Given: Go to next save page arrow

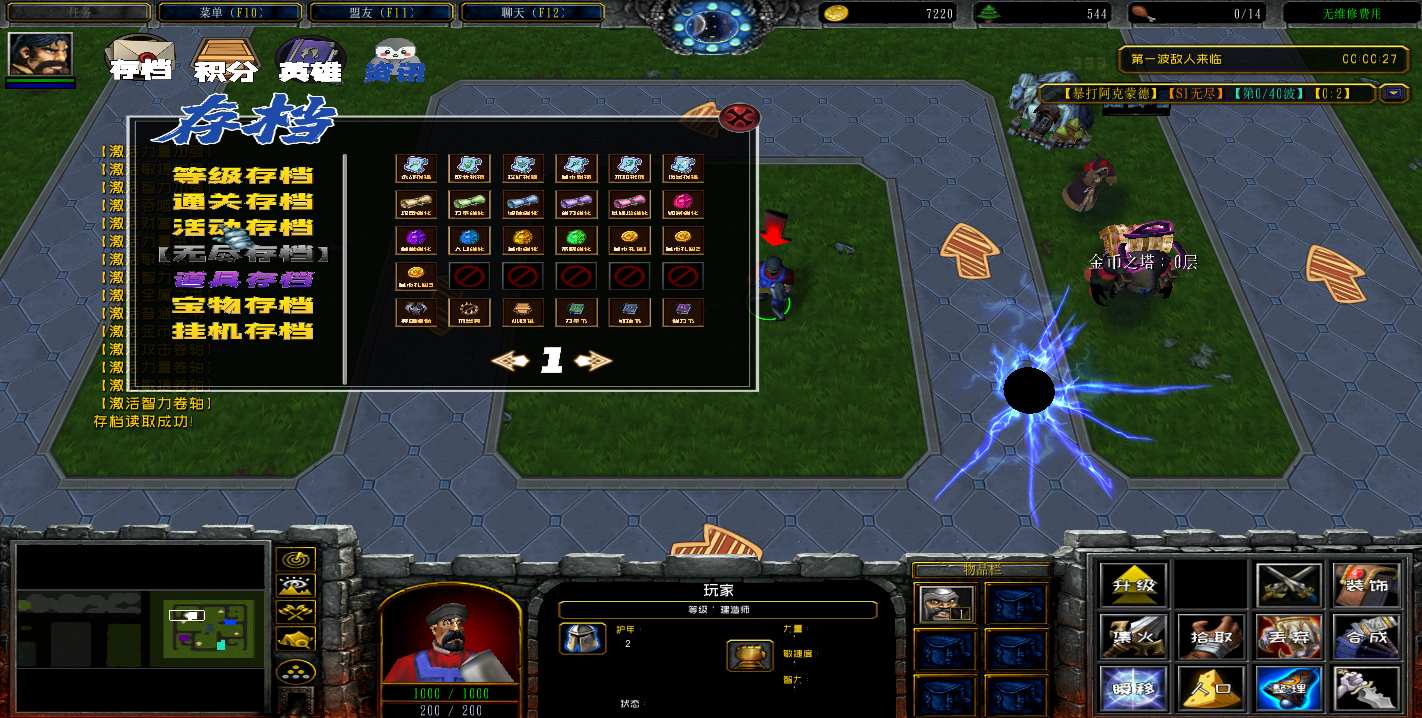Looking at the screenshot, I should [593, 362].
